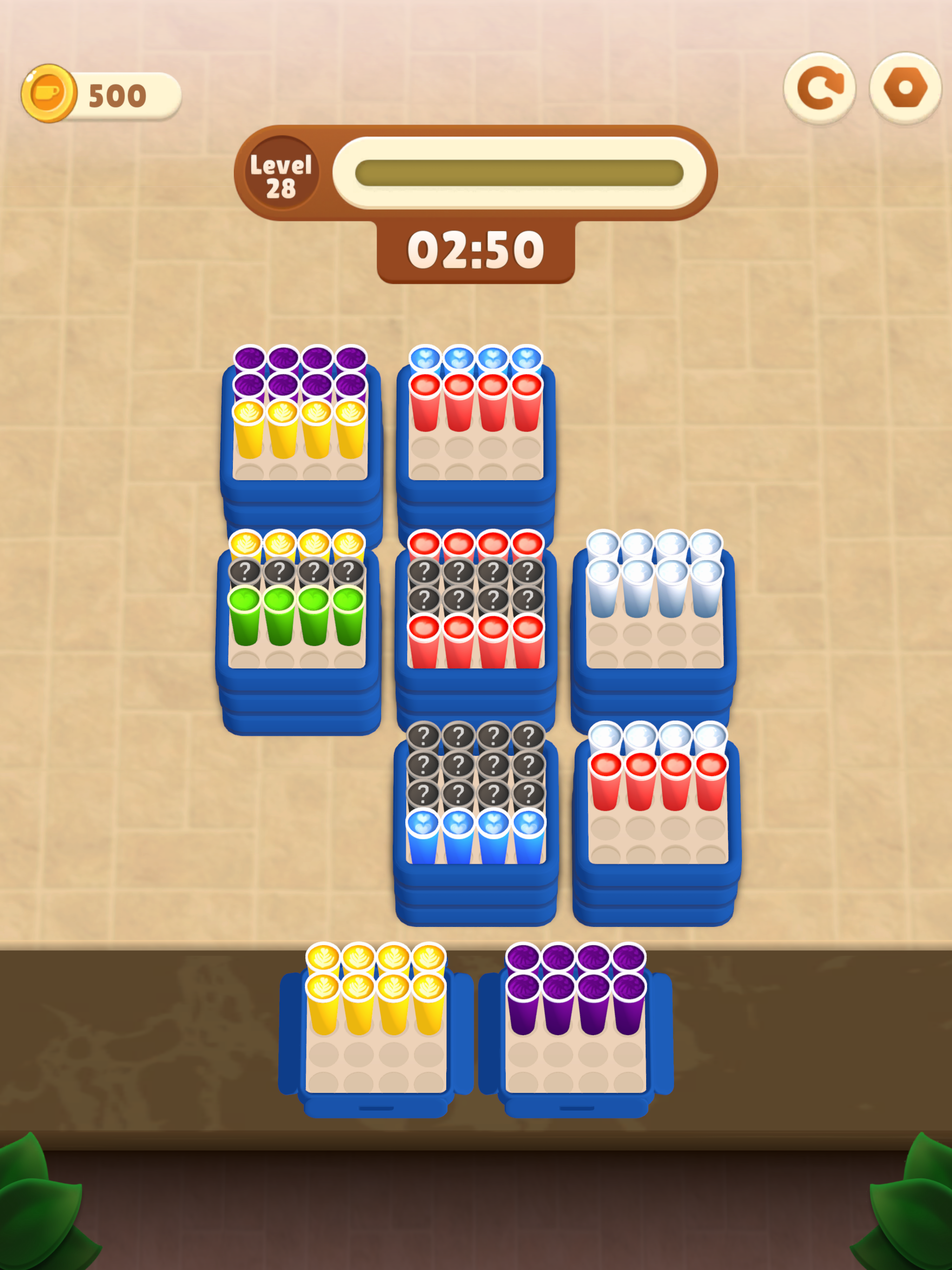Screen dimensions: 952x1270
Task: Open the settings nut icon
Action: 905,87
